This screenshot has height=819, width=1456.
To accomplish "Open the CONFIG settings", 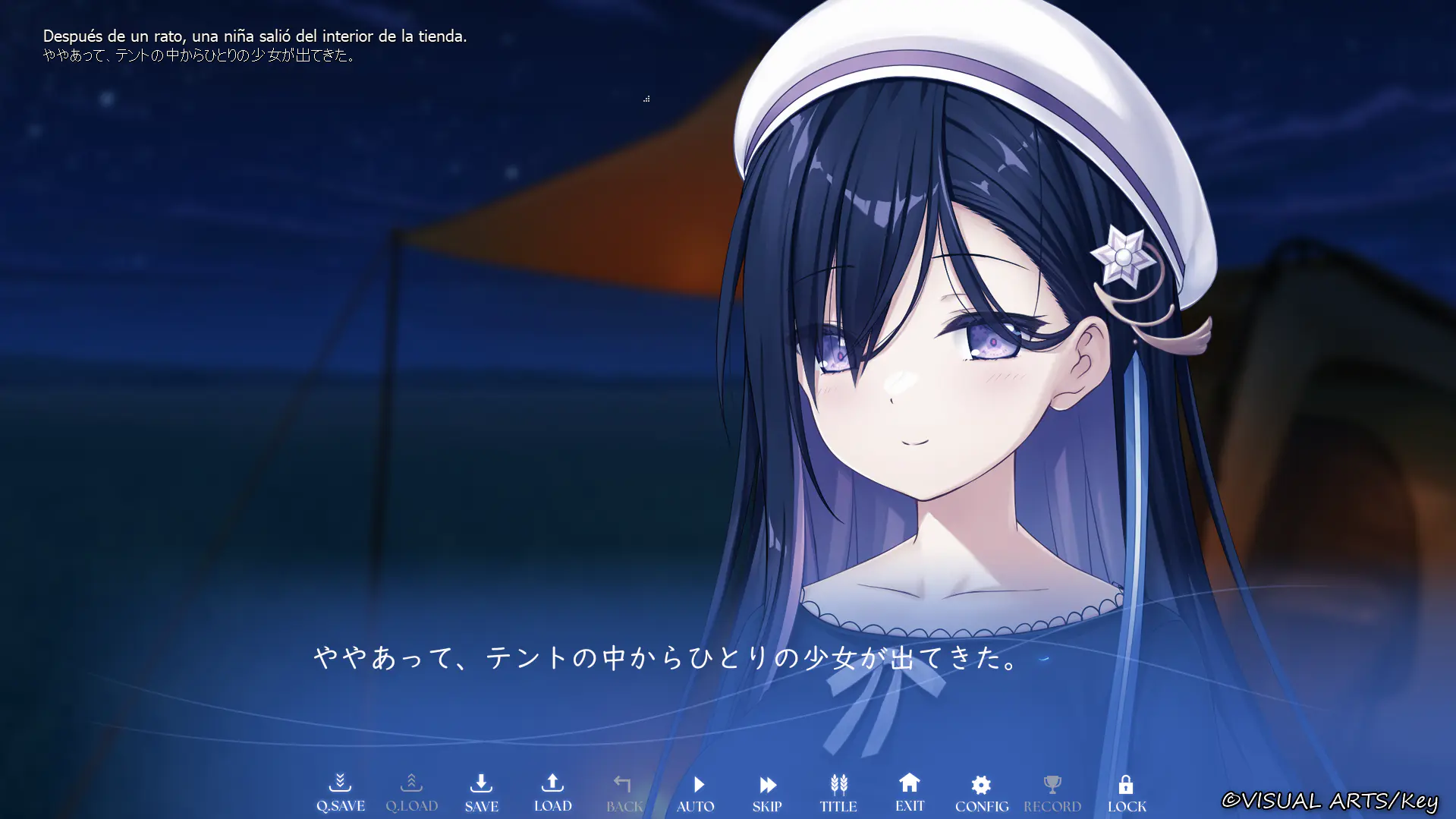I will [x=982, y=792].
